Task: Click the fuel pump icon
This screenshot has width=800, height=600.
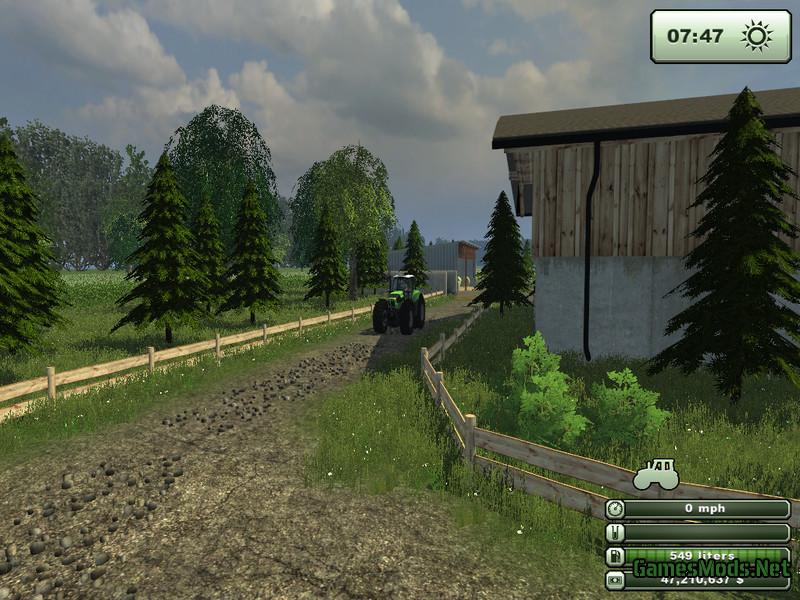Action: click(615, 556)
